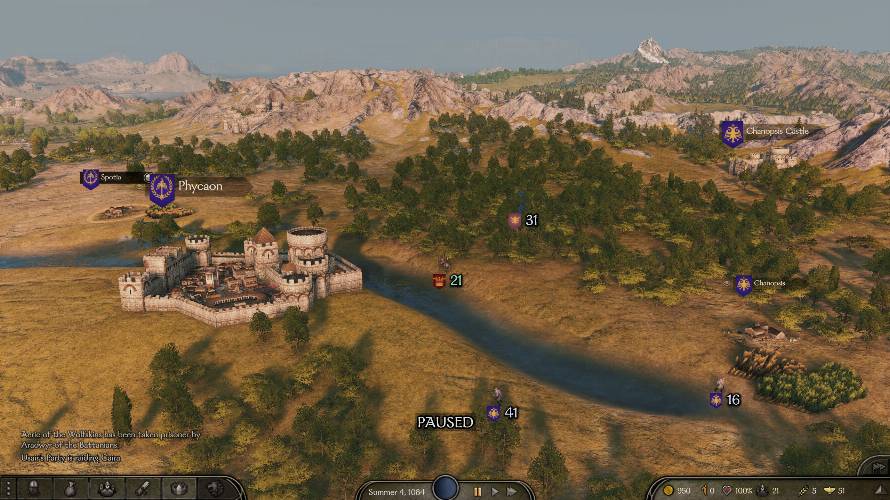Open the inventory sack icon
890x500 pixels.
coord(71,488)
